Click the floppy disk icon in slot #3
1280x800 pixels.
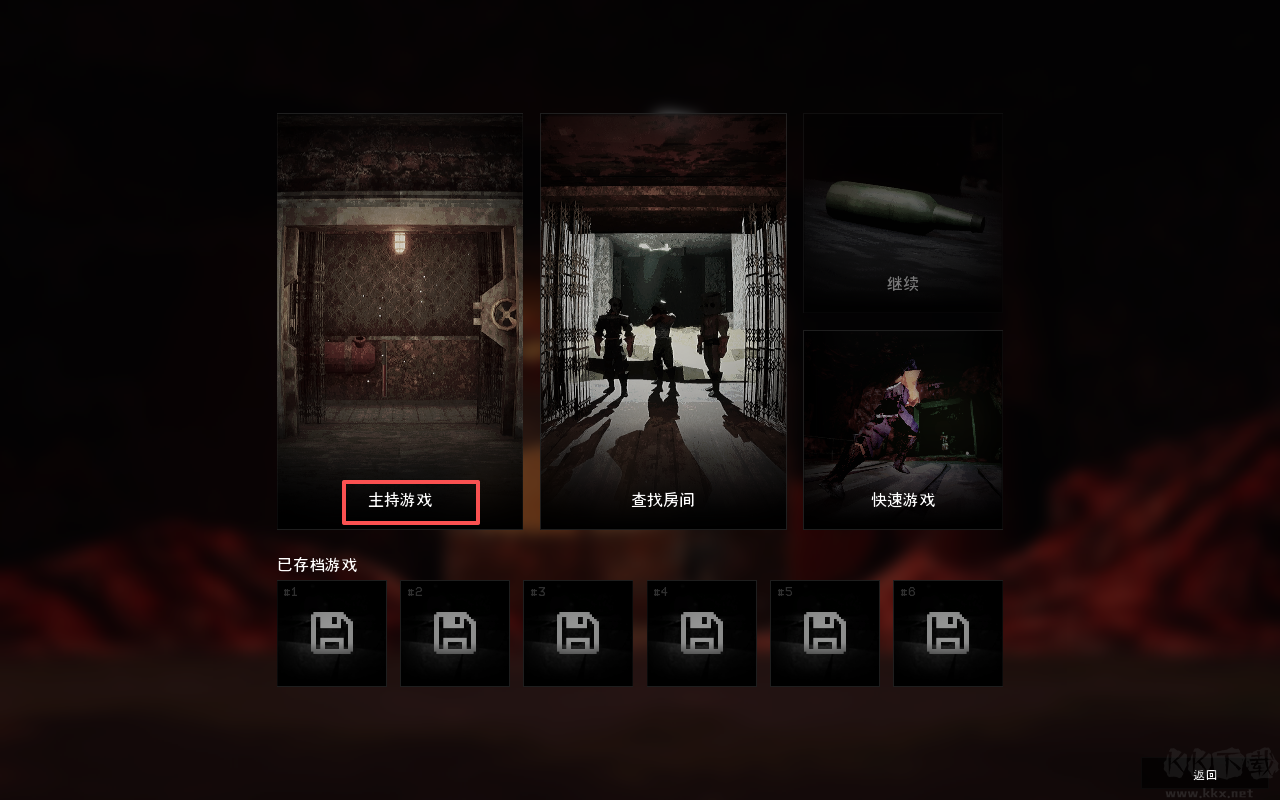(578, 633)
